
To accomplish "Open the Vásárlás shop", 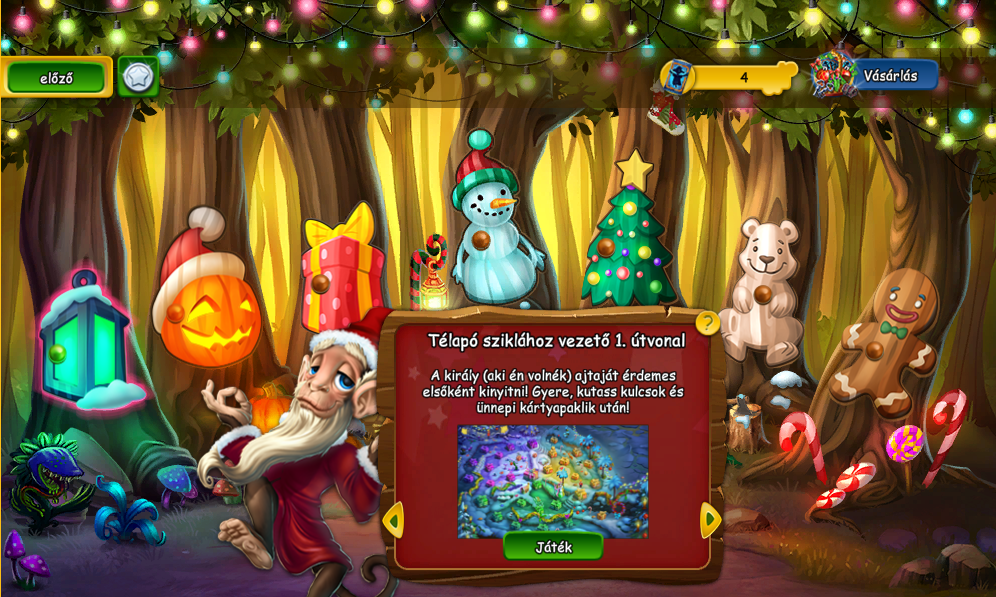I will [x=877, y=75].
